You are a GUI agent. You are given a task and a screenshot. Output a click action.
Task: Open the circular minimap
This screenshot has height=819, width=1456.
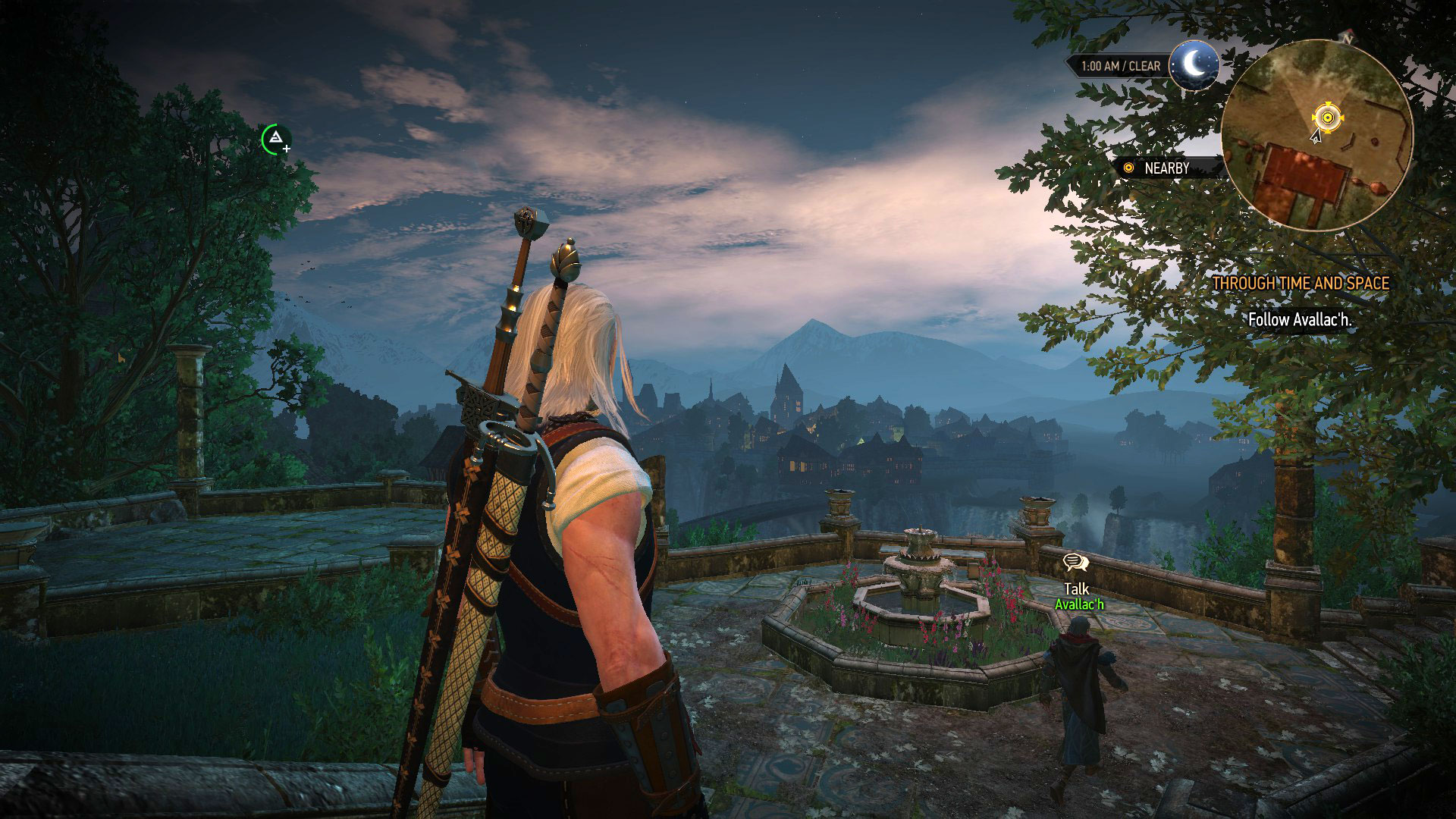pos(1317,135)
